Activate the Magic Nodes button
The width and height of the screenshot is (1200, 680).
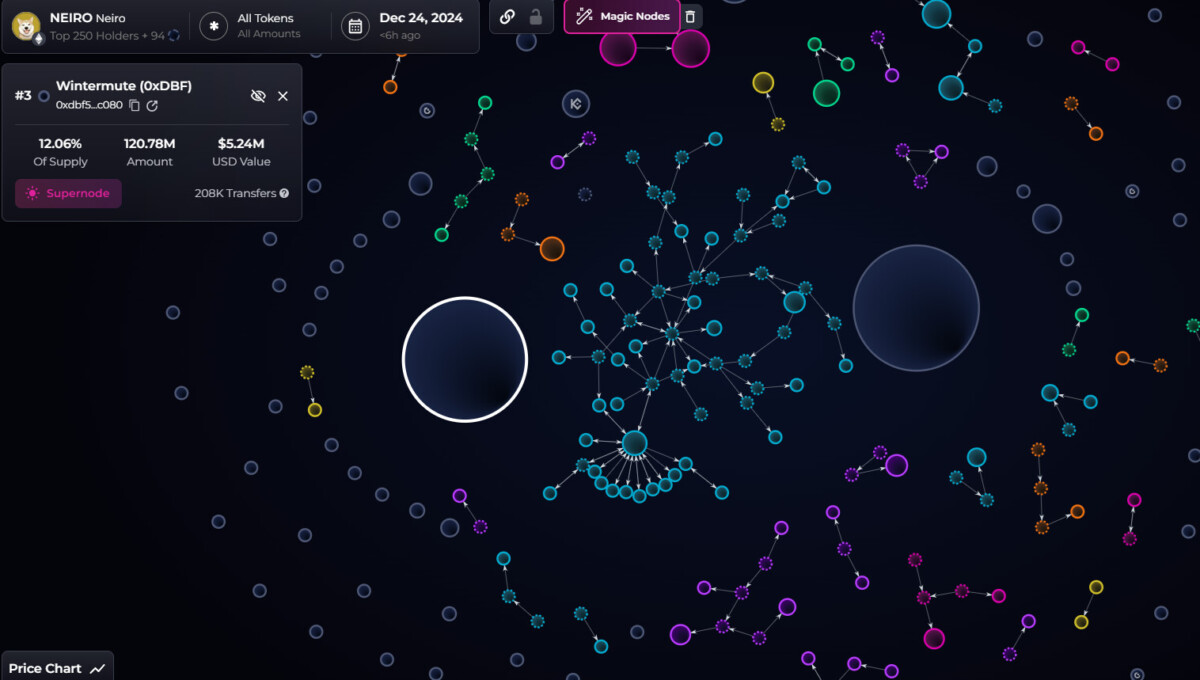point(622,16)
